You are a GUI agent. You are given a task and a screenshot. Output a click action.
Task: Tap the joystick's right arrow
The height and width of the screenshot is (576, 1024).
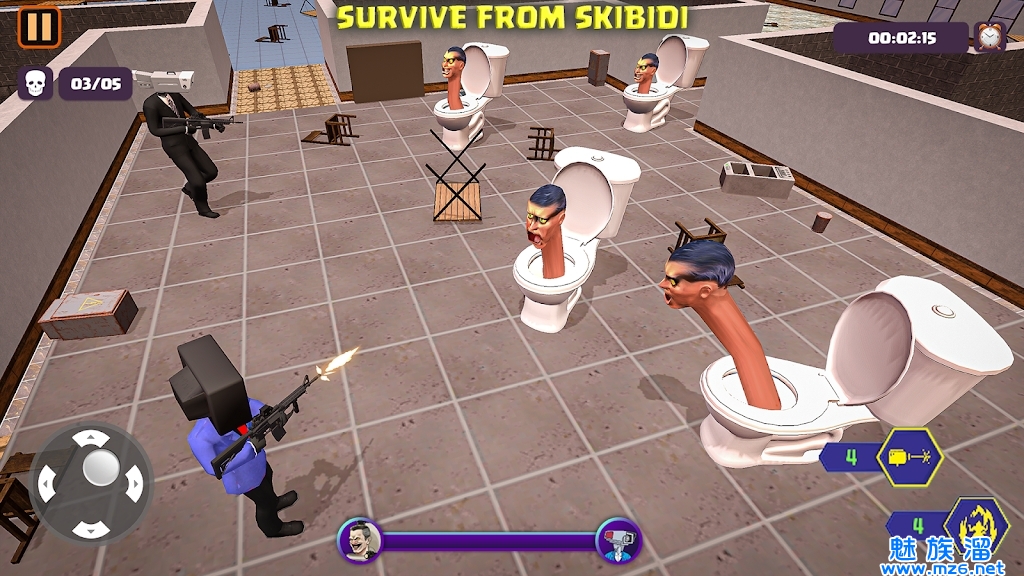coord(135,484)
